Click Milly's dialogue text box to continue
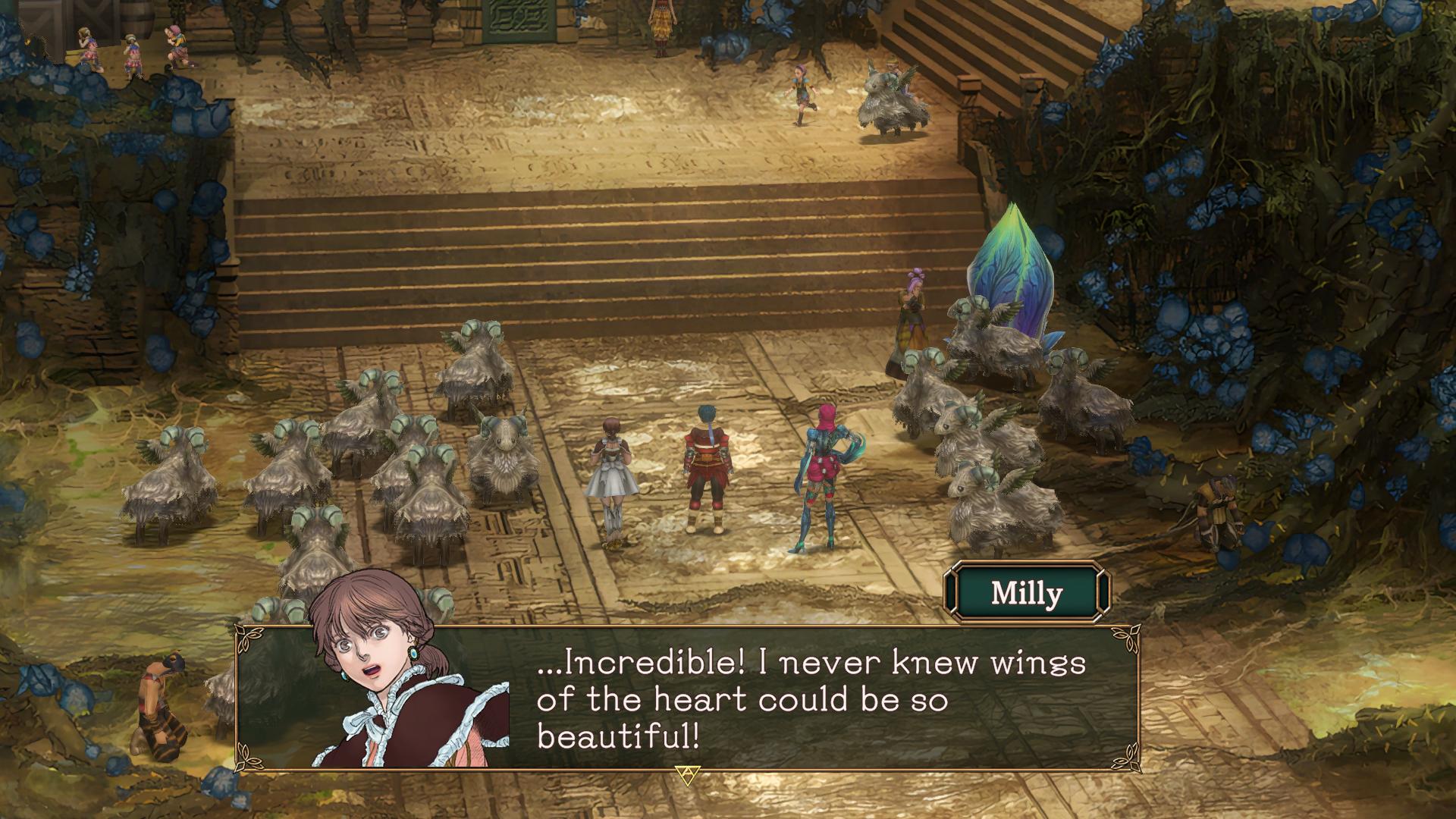This screenshot has height=819, width=1456. [x=811, y=699]
